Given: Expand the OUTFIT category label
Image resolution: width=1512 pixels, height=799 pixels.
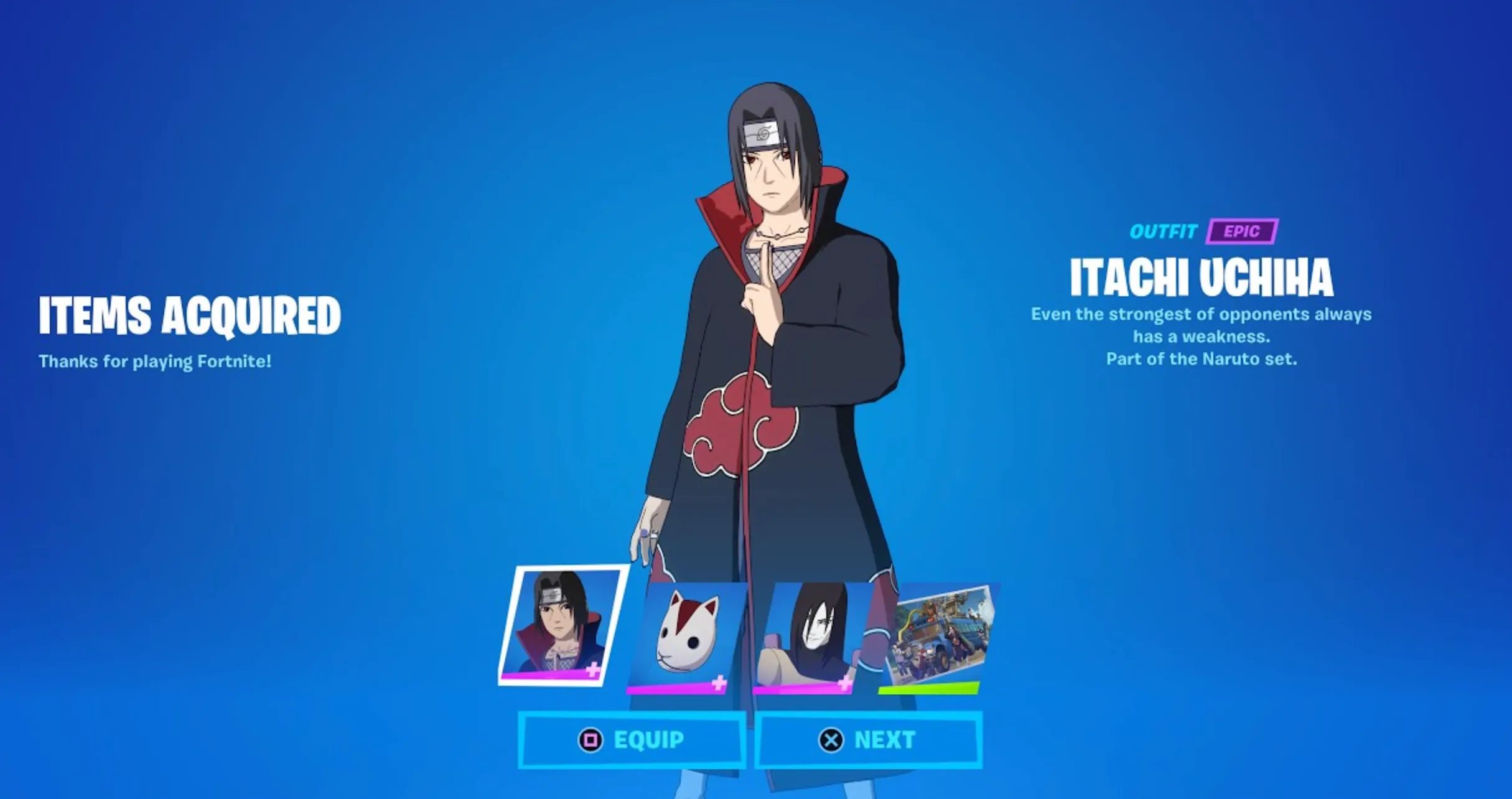Looking at the screenshot, I should tap(1164, 231).
